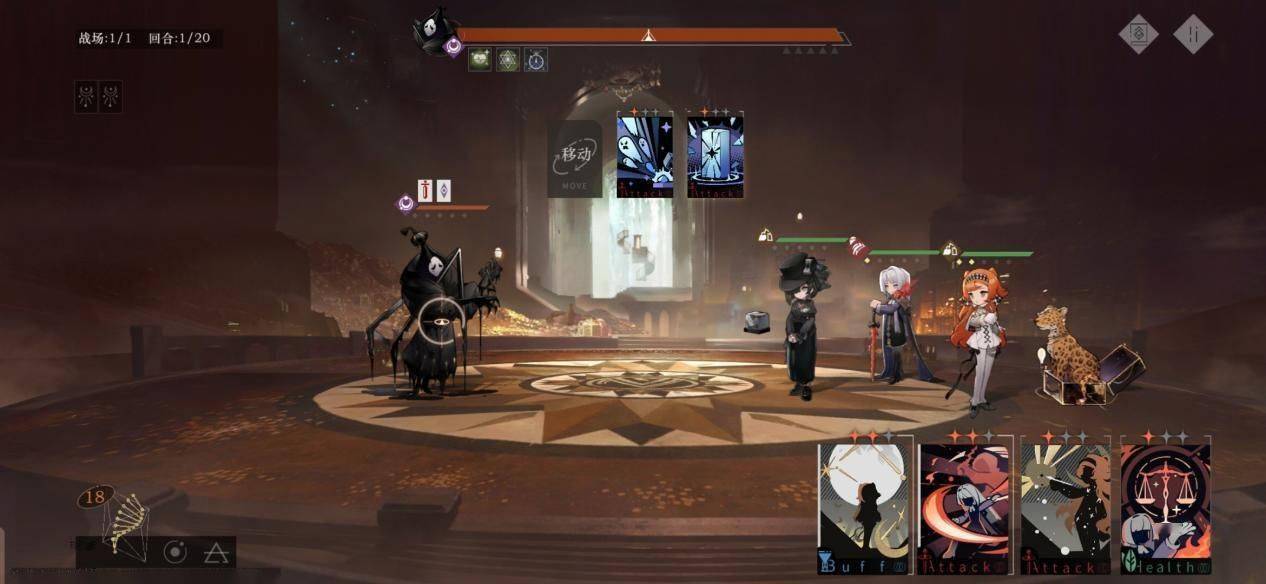Image resolution: width=1266 pixels, height=584 pixels.
Task: Open the boss portrait info
Action: 435,30
